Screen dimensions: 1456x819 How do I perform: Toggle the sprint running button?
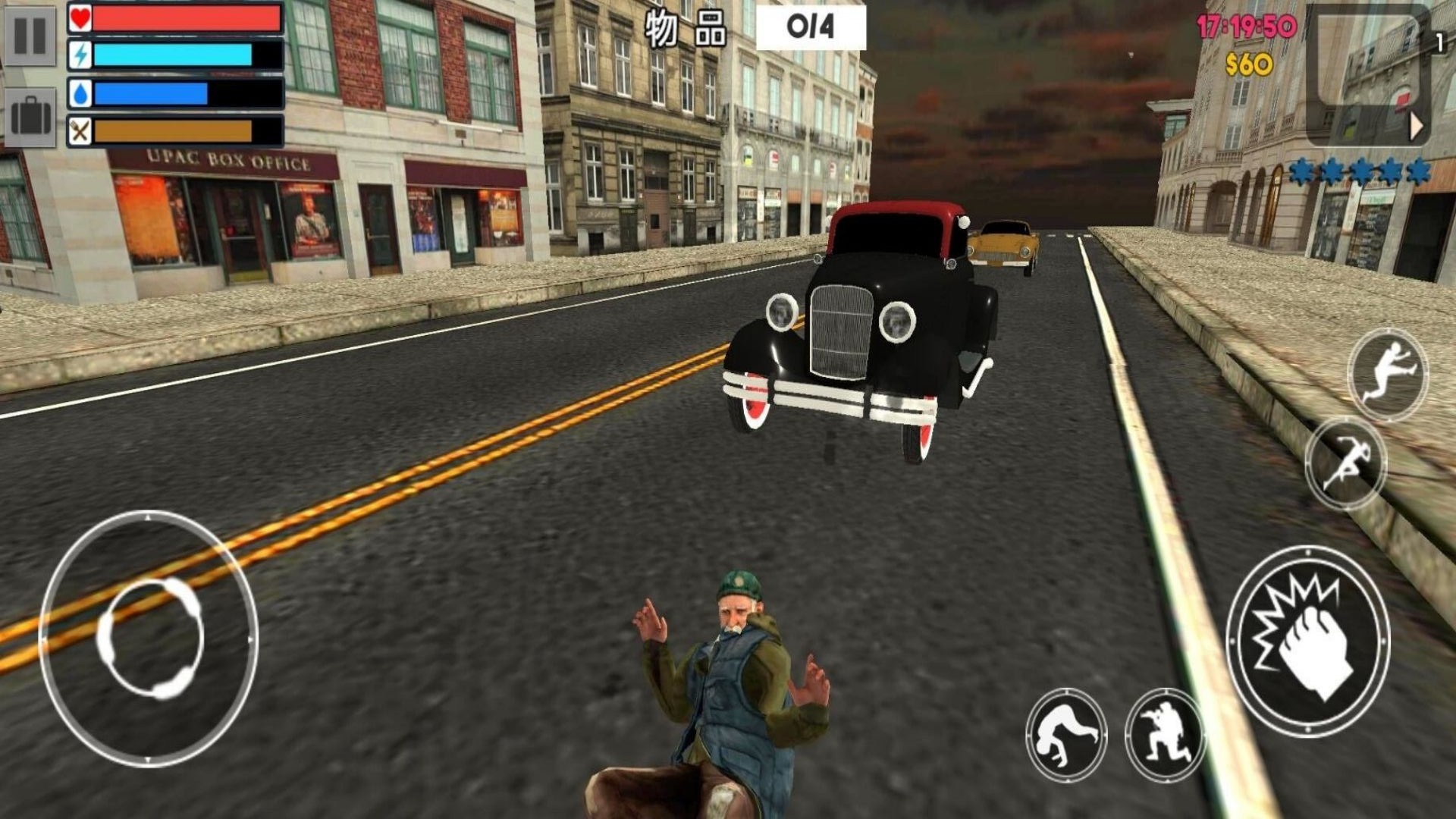click(x=1345, y=463)
